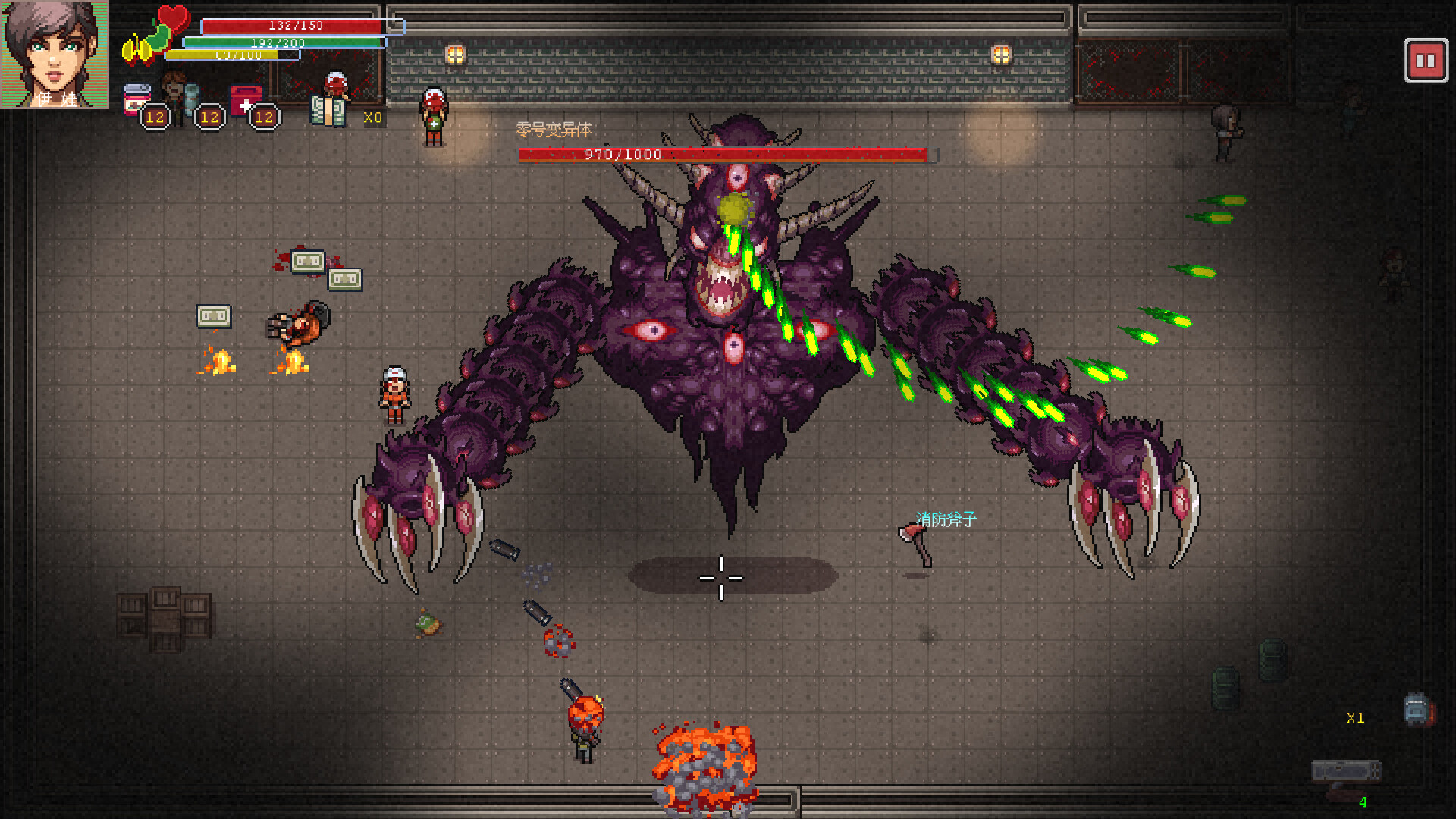
Task: Pick up the blue backpack marked X1
Action: pyautogui.click(x=1415, y=708)
